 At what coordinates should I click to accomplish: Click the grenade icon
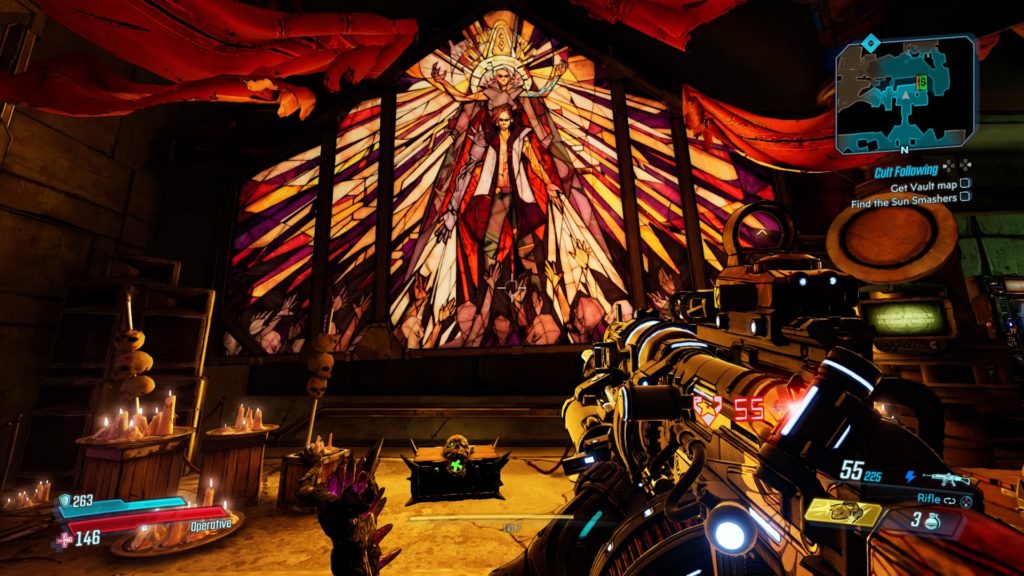934,519
